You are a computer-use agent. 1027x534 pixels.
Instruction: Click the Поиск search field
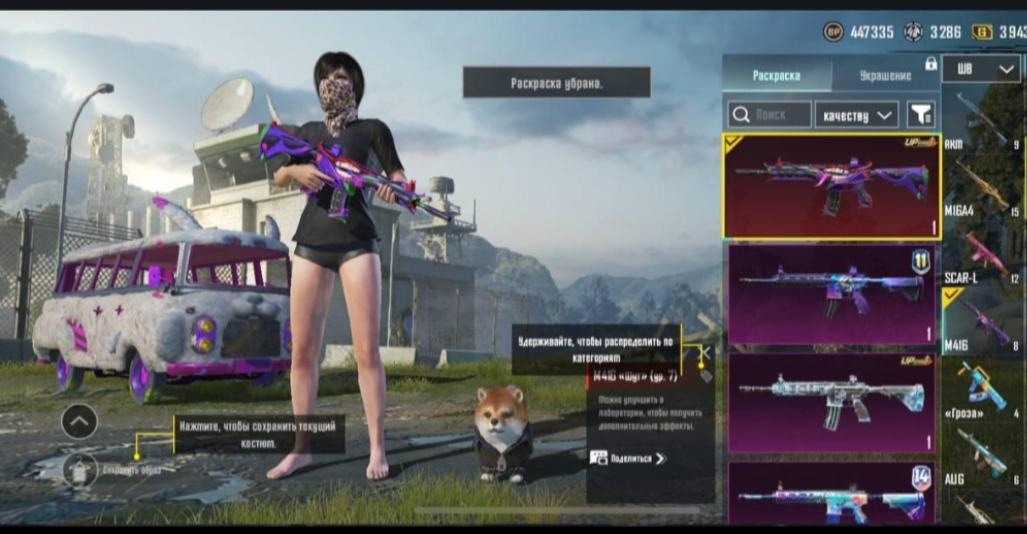[x=769, y=115]
